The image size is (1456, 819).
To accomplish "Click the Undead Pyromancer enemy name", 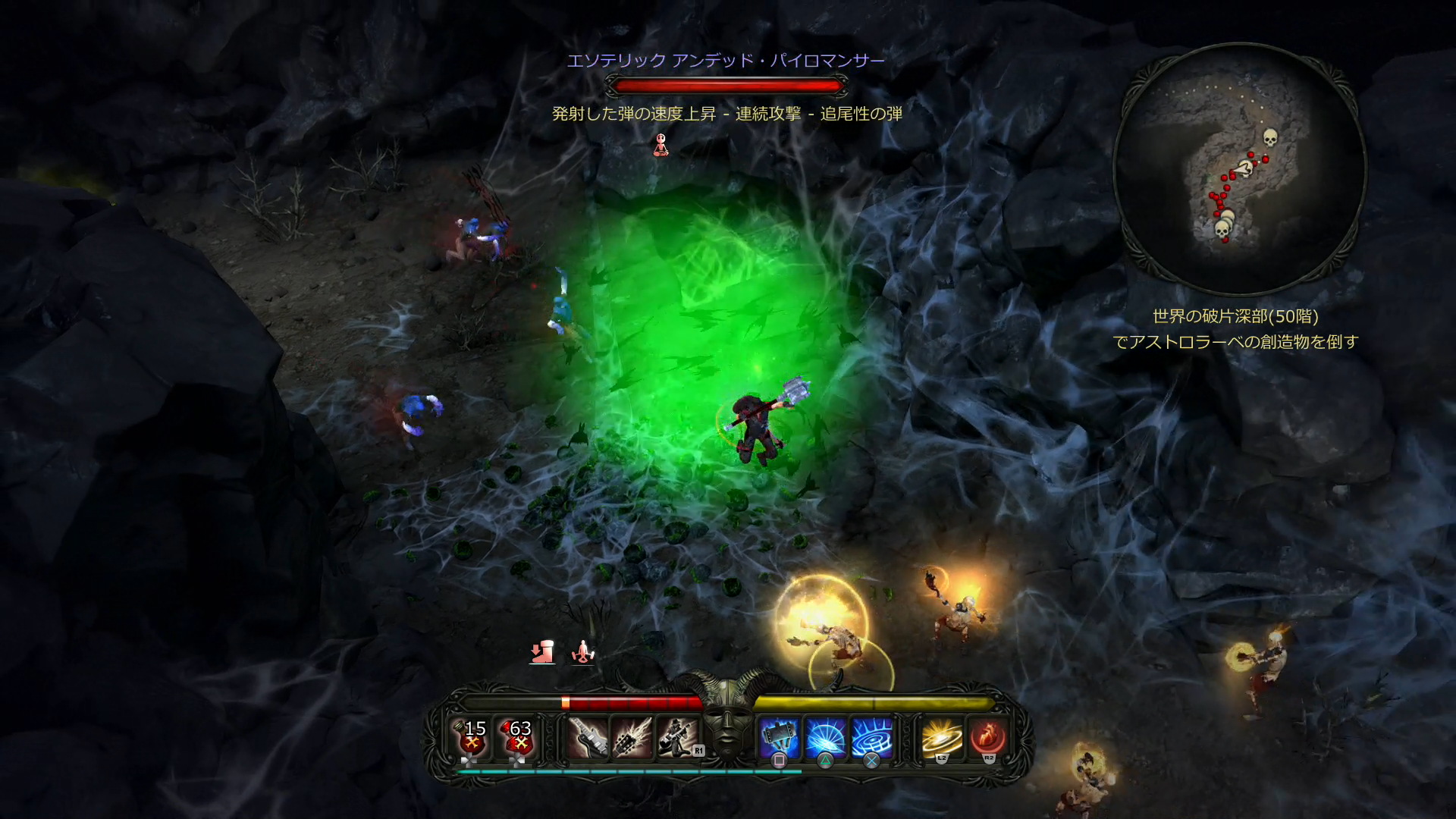I will pyautogui.click(x=726, y=61).
